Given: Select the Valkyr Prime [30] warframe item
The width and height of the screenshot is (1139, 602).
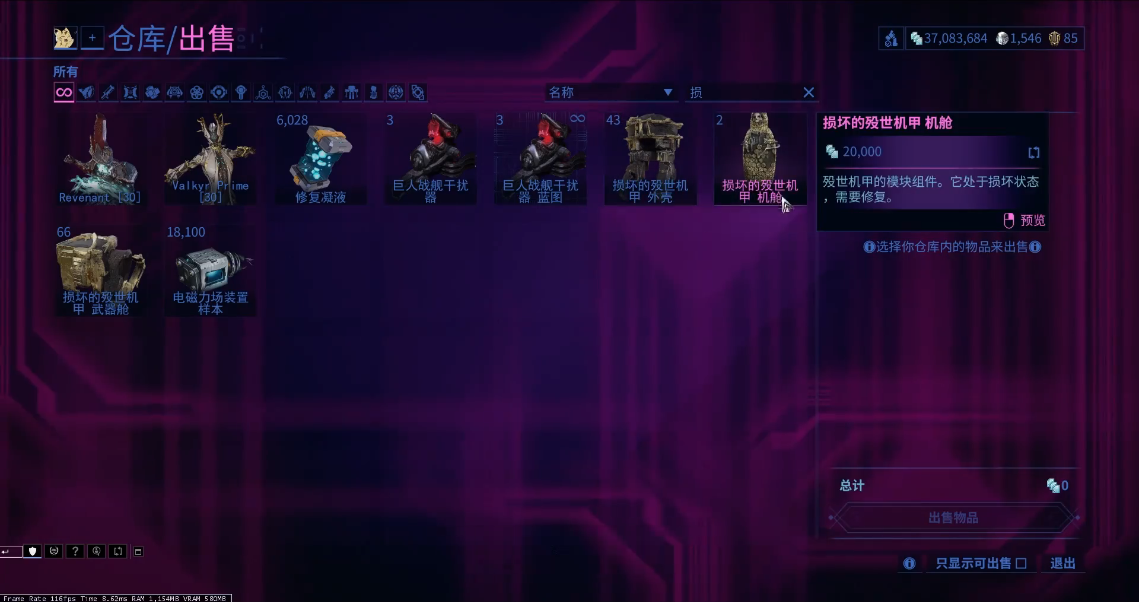Looking at the screenshot, I should pyautogui.click(x=210, y=158).
